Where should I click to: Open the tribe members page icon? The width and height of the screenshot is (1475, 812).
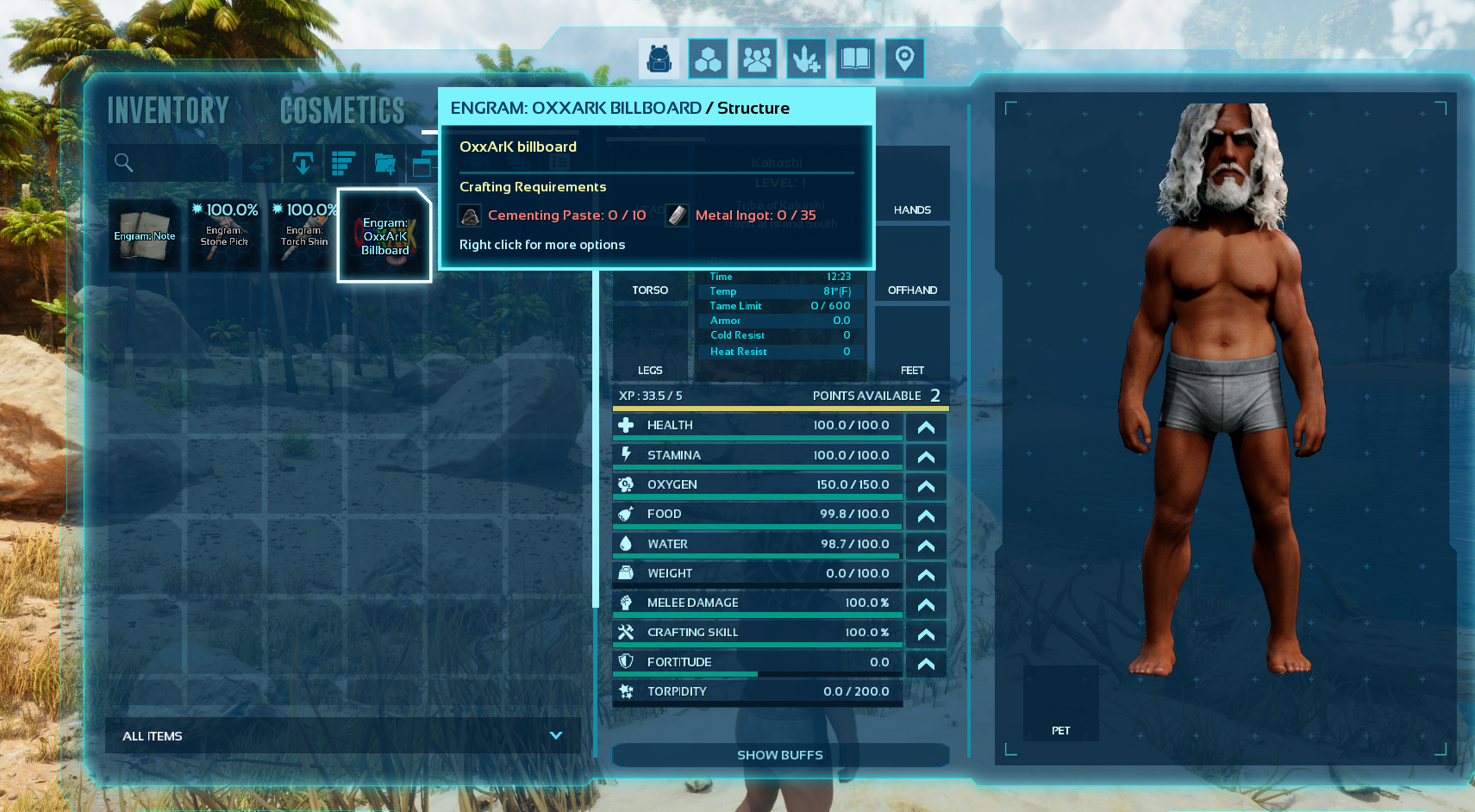(757, 59)
